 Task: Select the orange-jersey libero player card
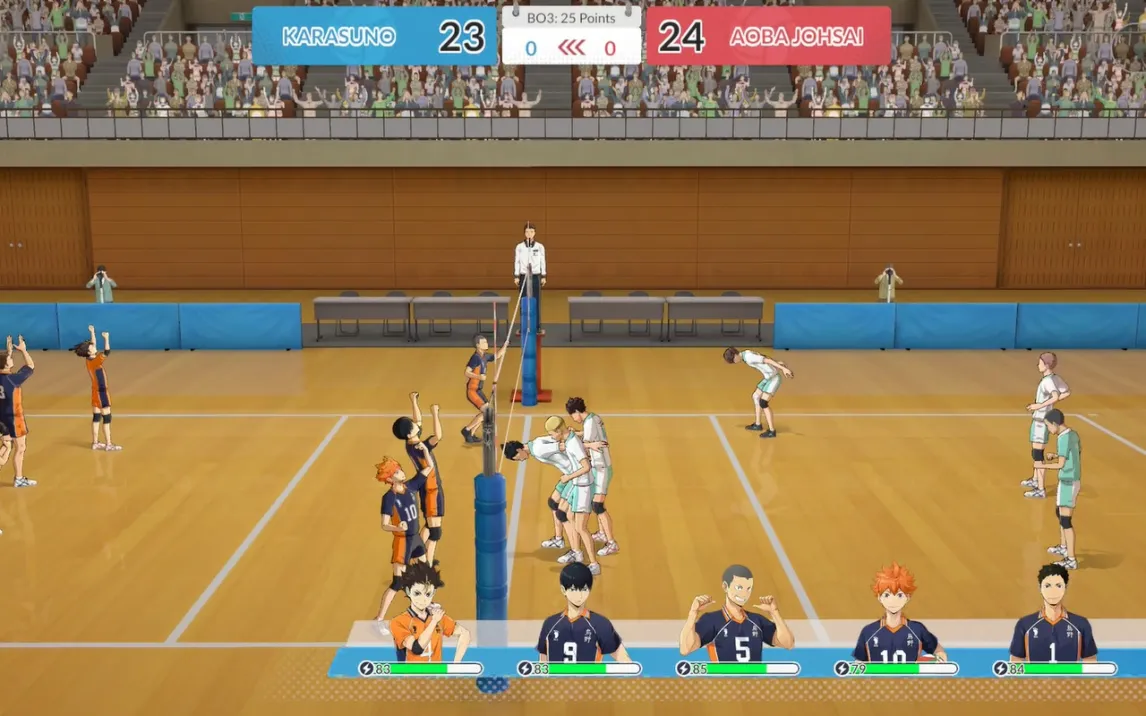point(423,618)
